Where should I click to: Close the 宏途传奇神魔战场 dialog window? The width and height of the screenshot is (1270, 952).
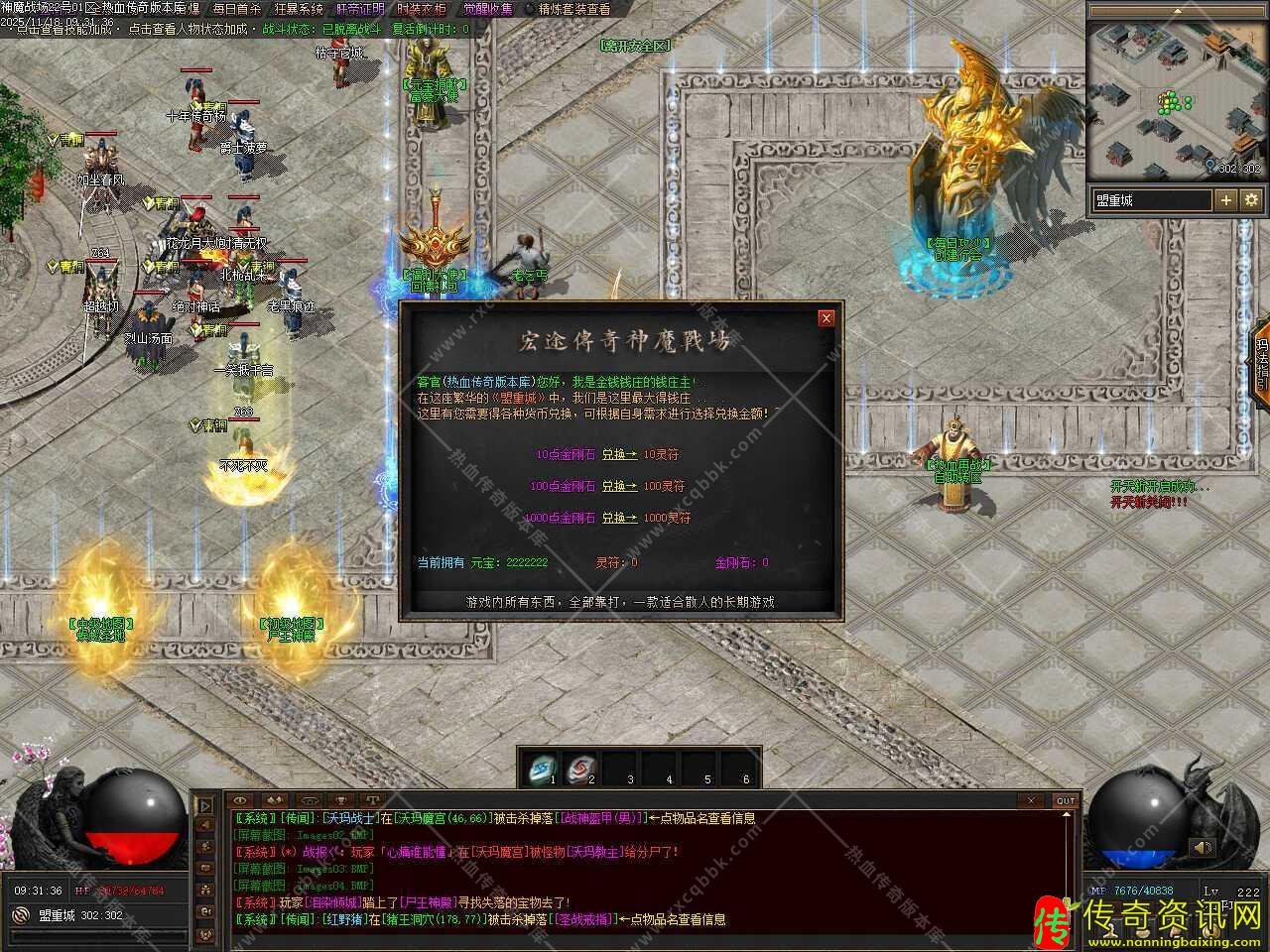(825, 318)
